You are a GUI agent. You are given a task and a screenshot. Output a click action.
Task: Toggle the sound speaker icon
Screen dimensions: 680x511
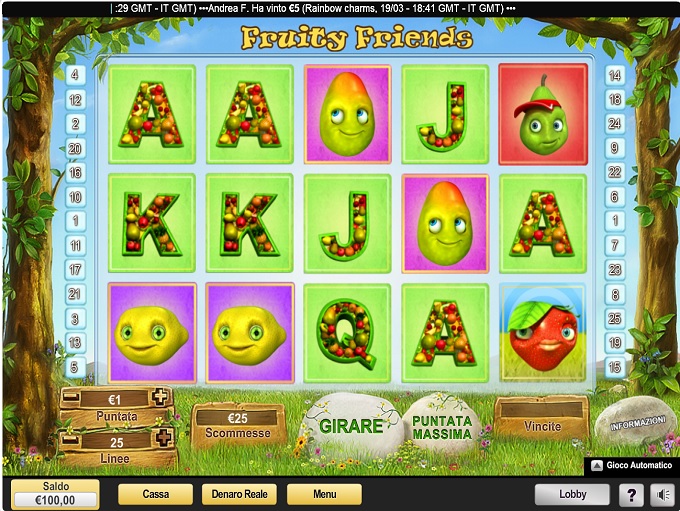tap(661, 494)
